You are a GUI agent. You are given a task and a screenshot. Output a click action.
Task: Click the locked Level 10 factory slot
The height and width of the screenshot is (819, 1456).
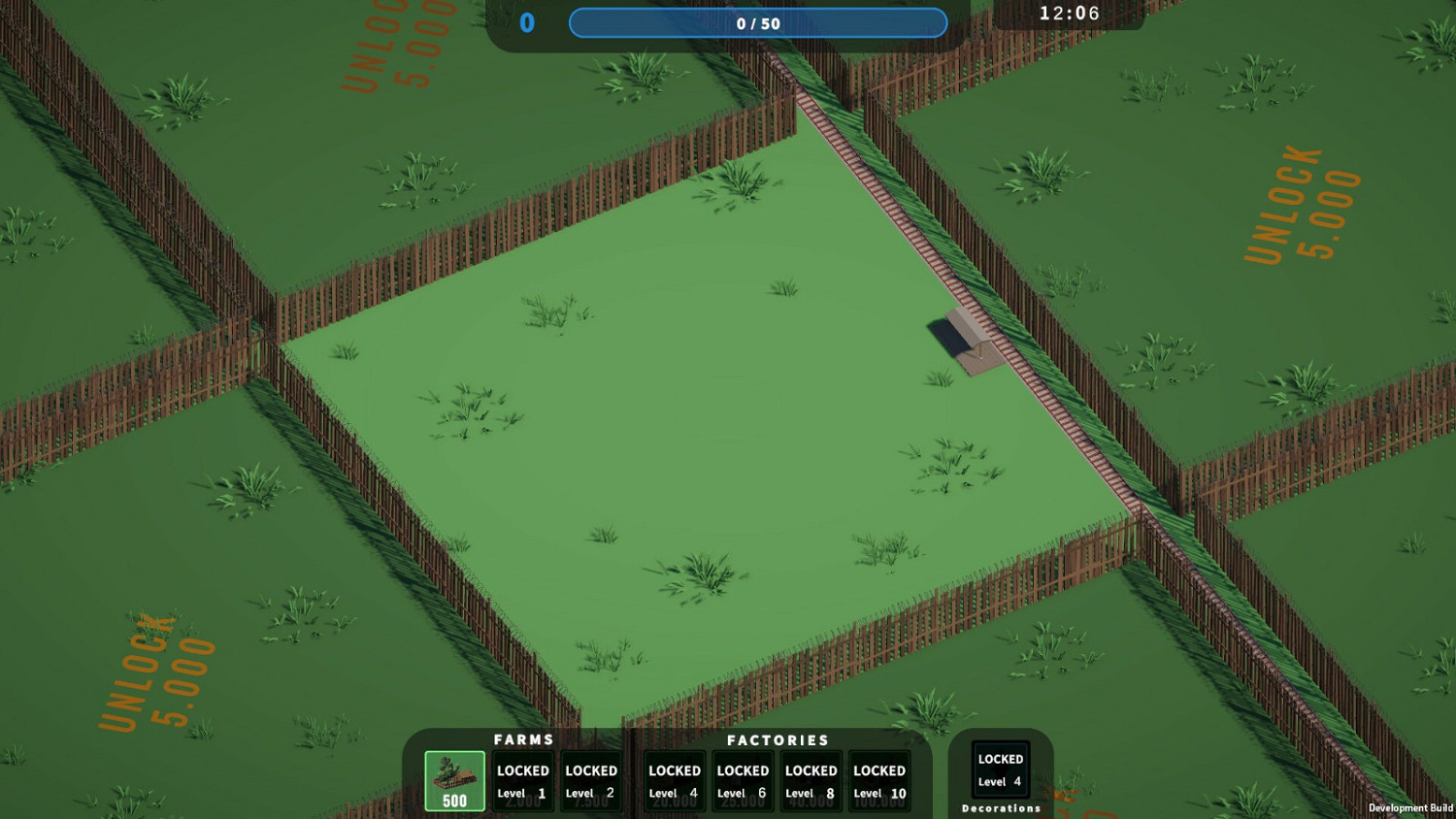pyautogui.click(x=879, y=779)
